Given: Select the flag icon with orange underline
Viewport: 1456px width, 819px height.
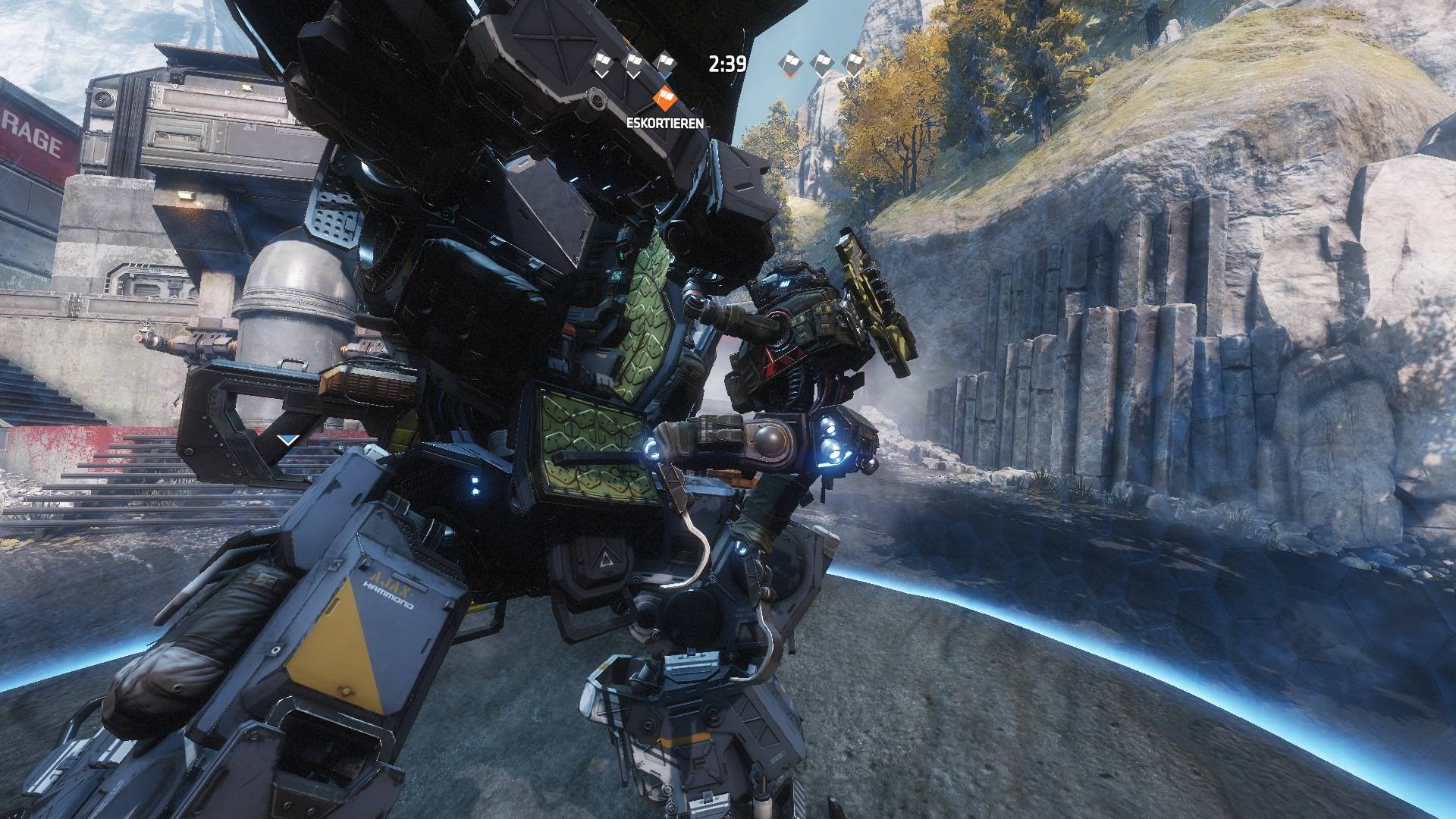Looking at the screenshot, I should 790,64.
